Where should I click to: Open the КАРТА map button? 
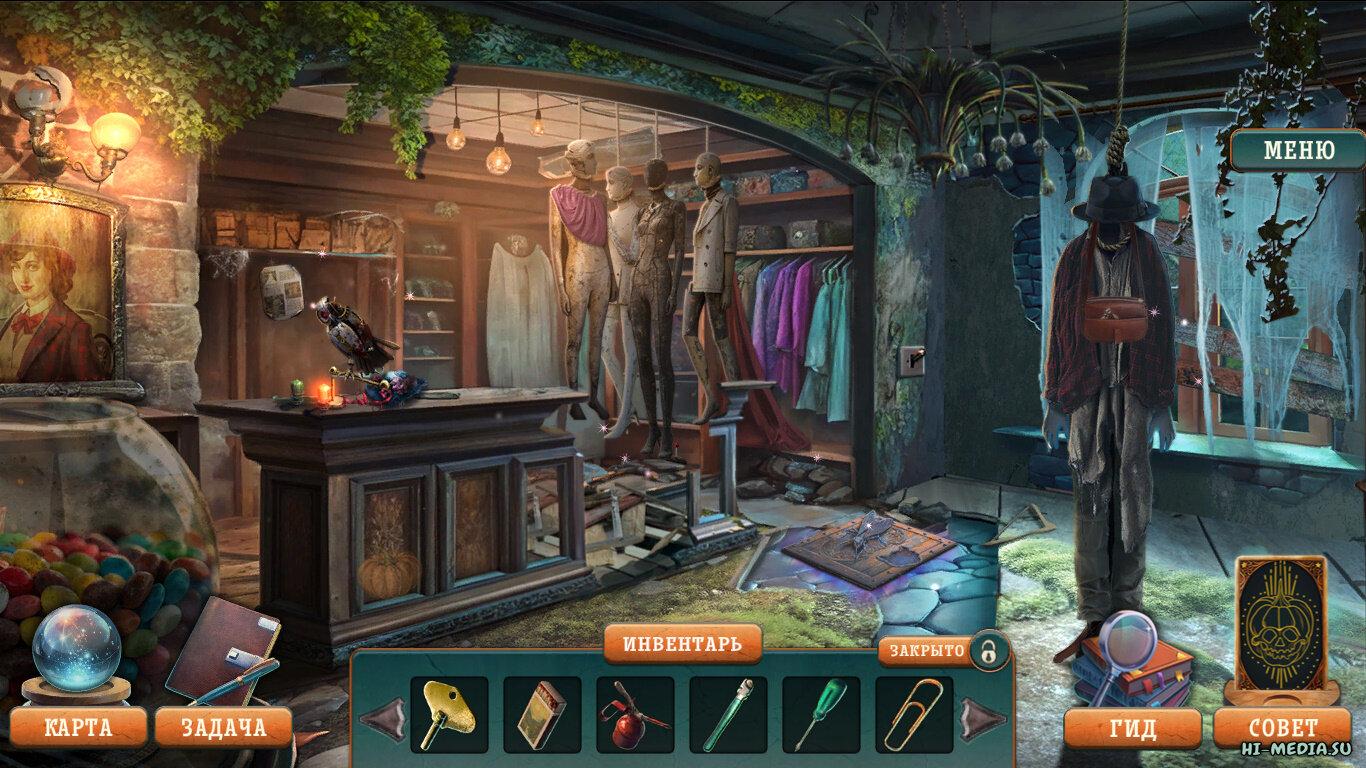tap(78, 727)
